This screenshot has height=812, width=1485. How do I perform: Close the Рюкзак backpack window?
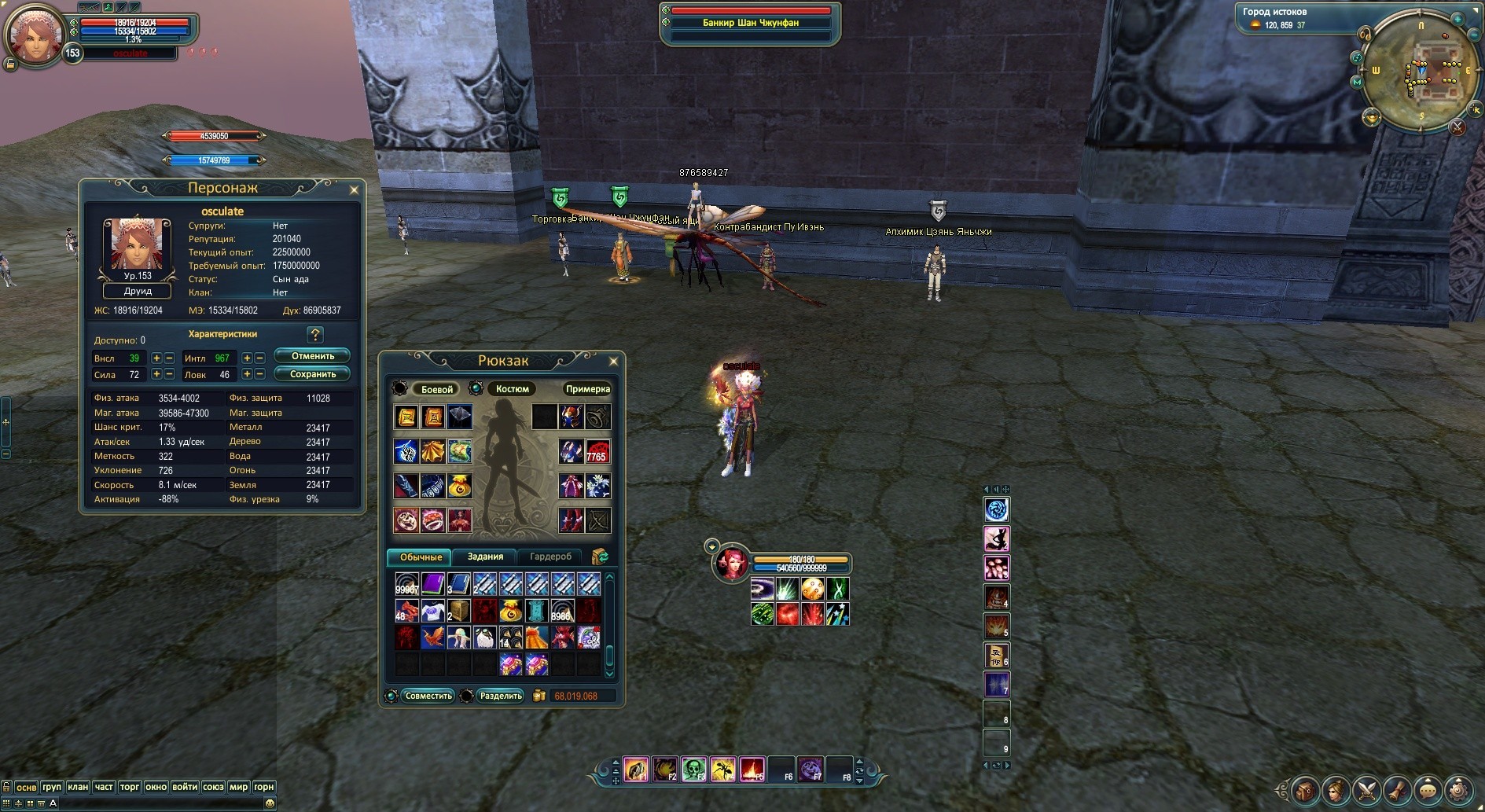point(613,362)
